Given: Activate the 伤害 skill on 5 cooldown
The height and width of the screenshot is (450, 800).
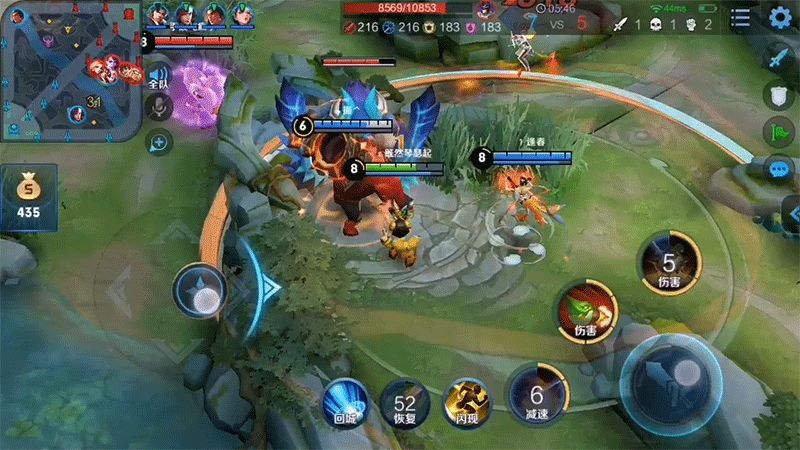Looking at the screenshot, I should [x=667, y=264].
